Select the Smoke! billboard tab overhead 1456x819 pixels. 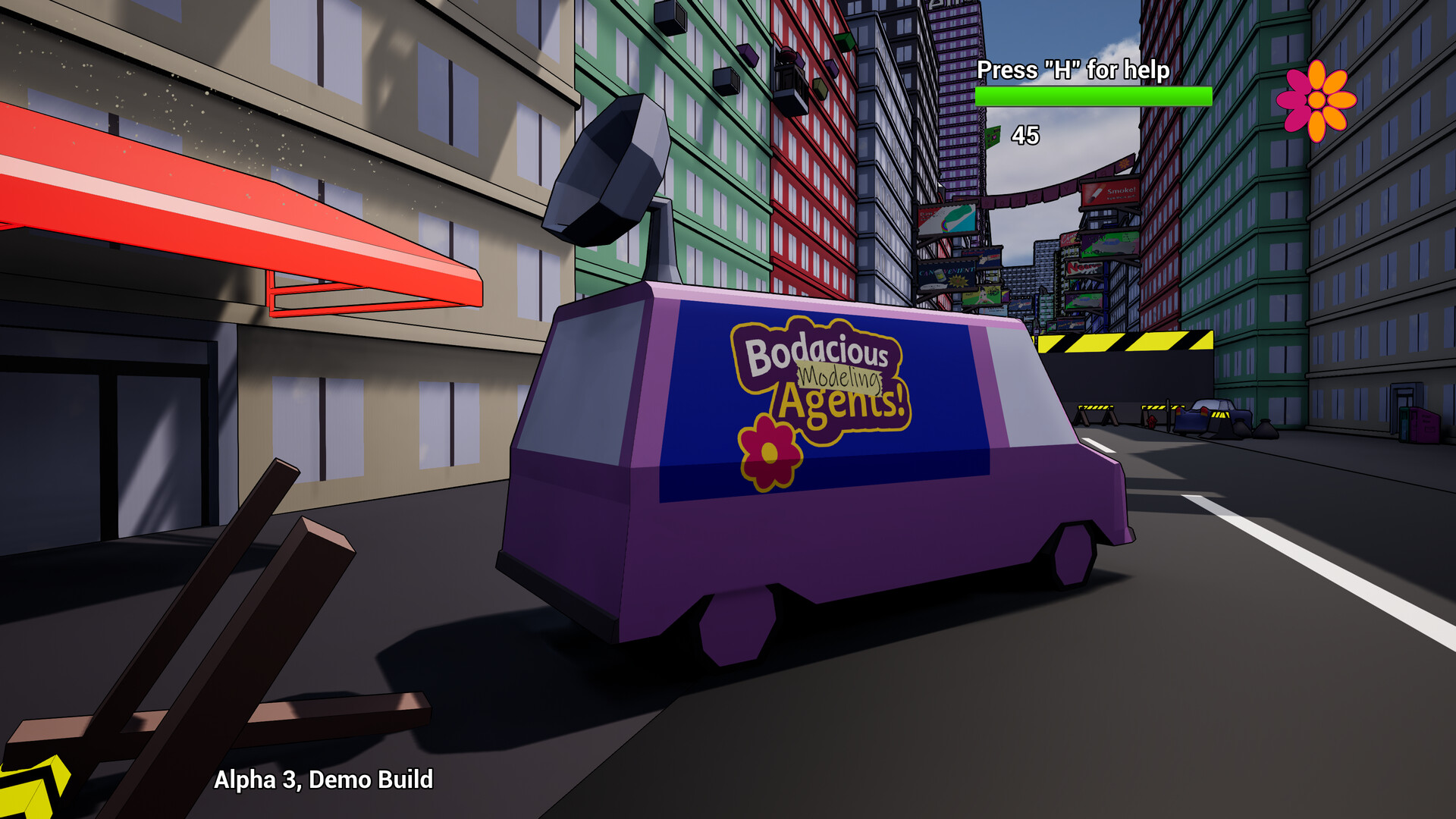(x=1111, y=191)
